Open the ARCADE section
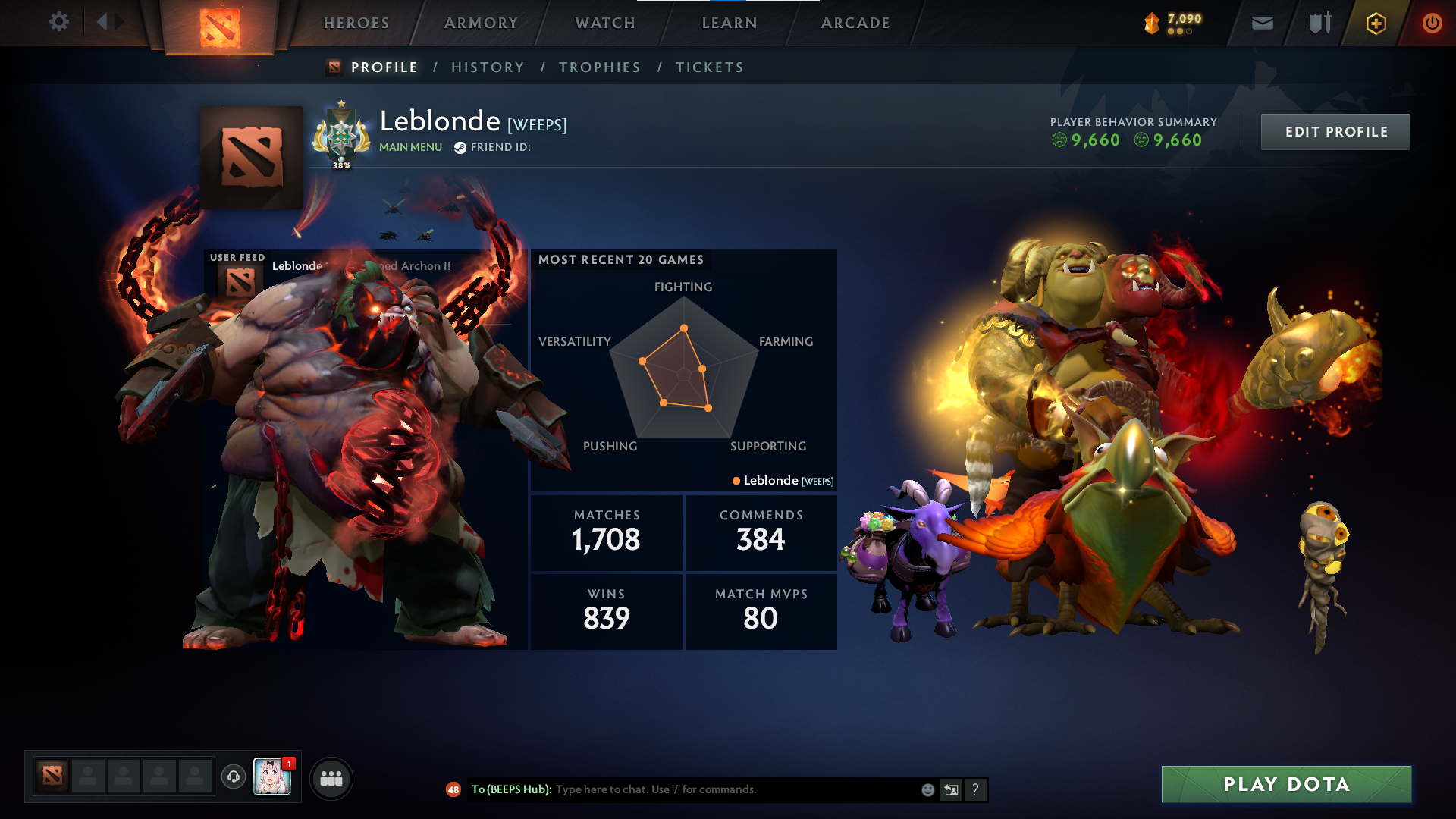 click(x=855, y=23)
